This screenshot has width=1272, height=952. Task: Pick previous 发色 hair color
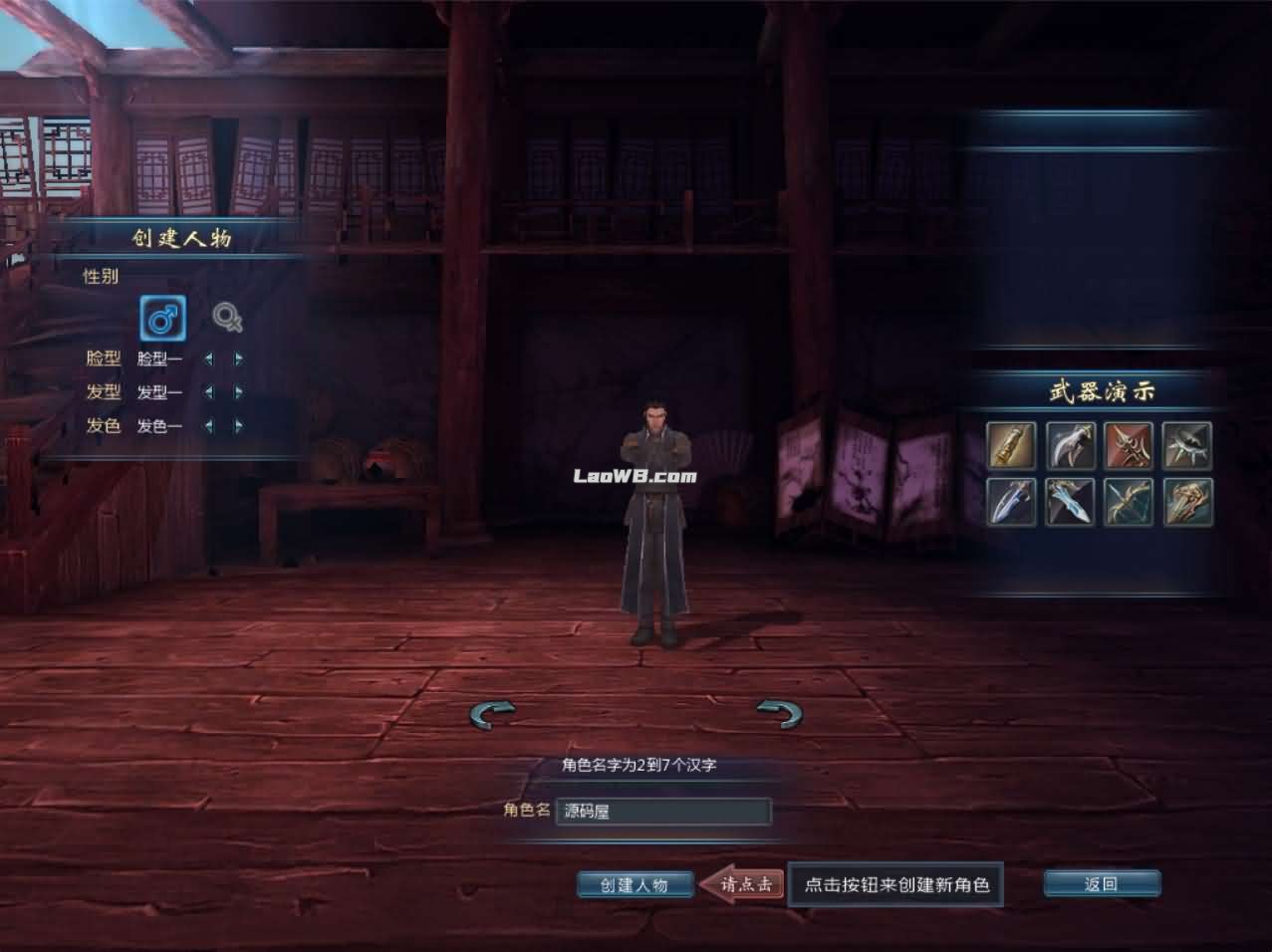(x=208, y=426)
